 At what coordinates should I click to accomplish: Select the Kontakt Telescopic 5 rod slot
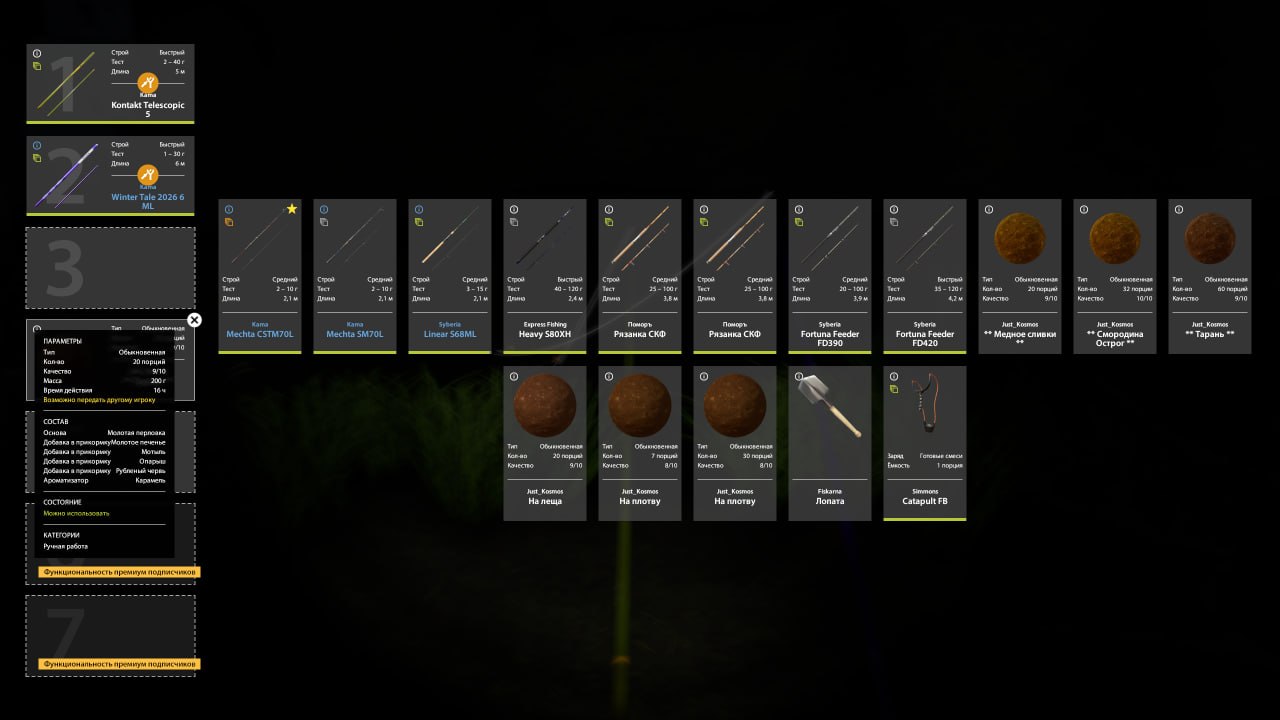tap(110, 83)
